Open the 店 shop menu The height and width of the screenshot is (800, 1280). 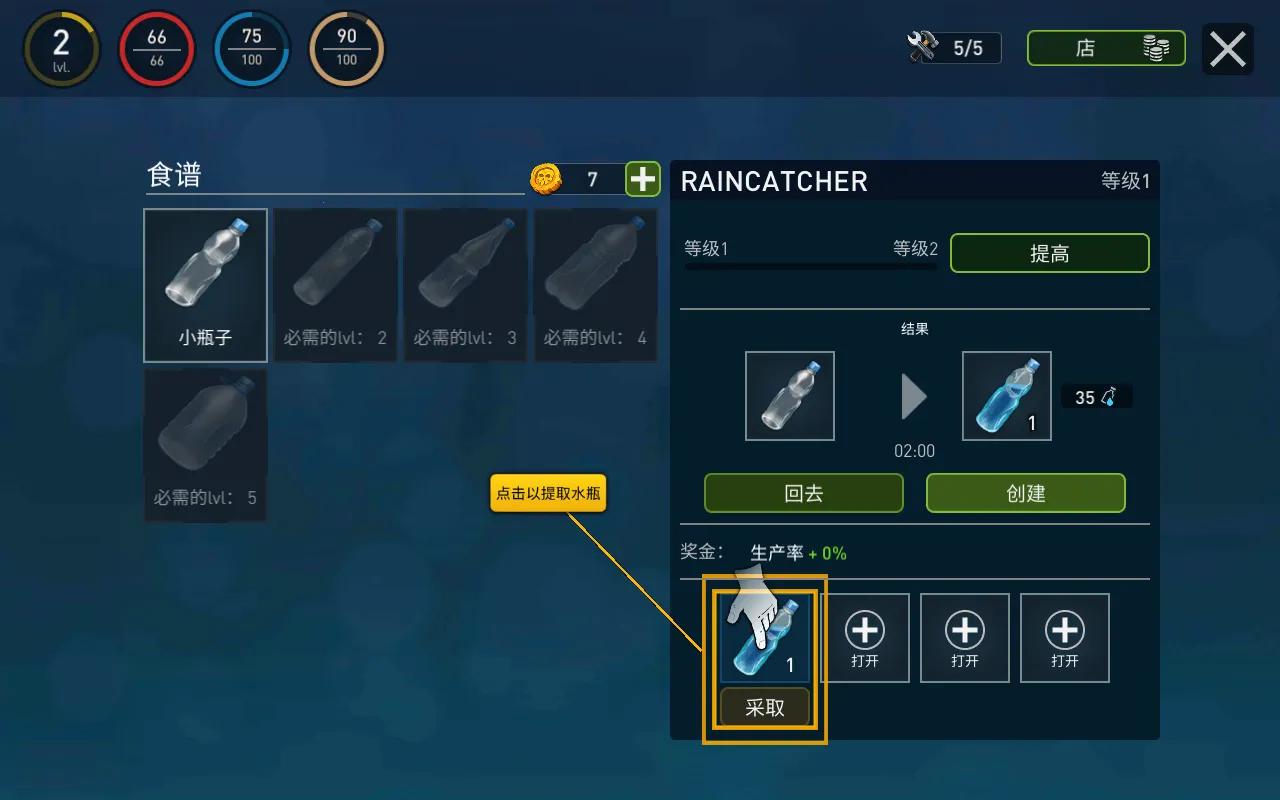1105,47
